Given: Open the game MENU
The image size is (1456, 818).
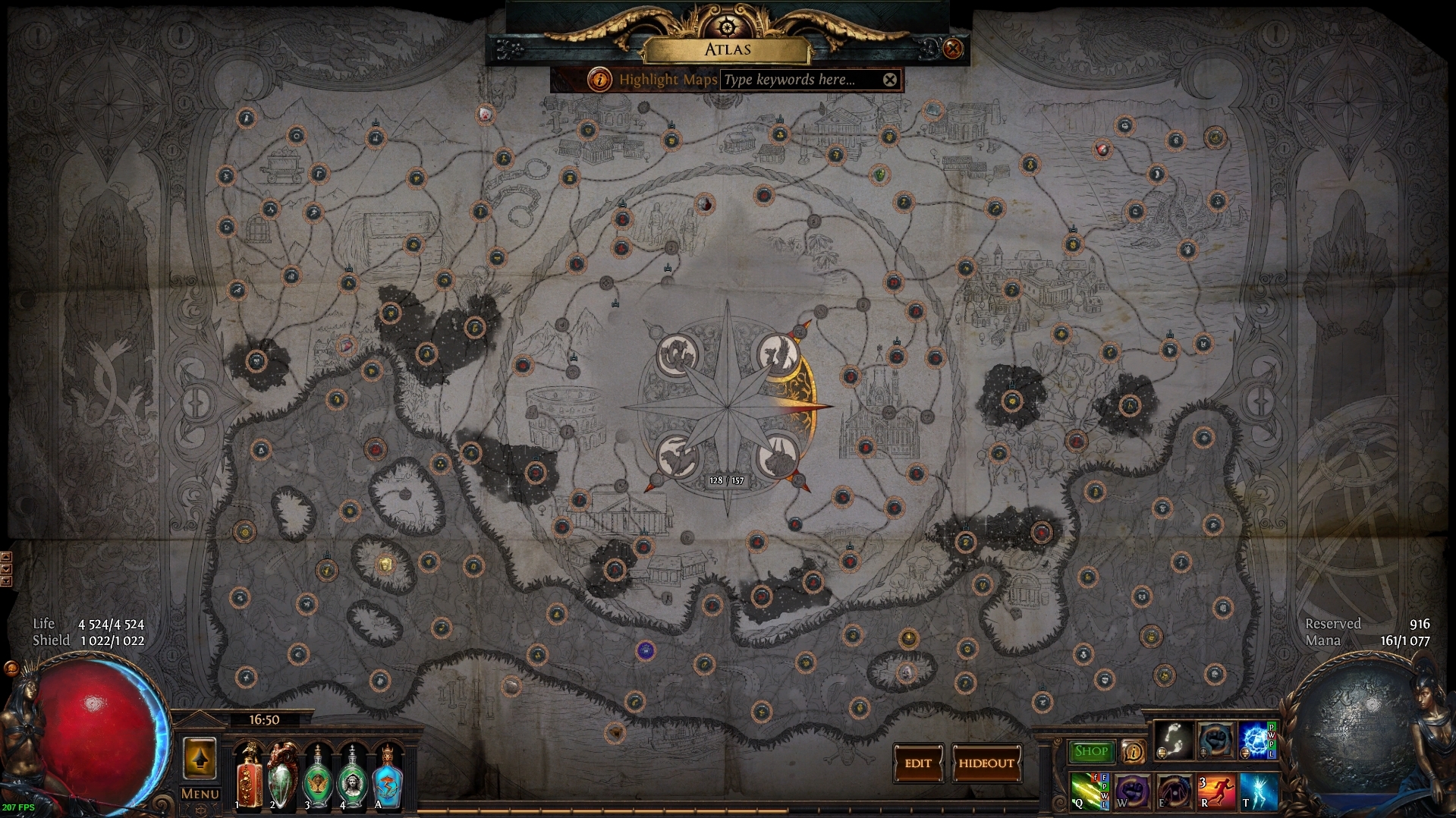Looking at the screenshot, I should point(199,794).
